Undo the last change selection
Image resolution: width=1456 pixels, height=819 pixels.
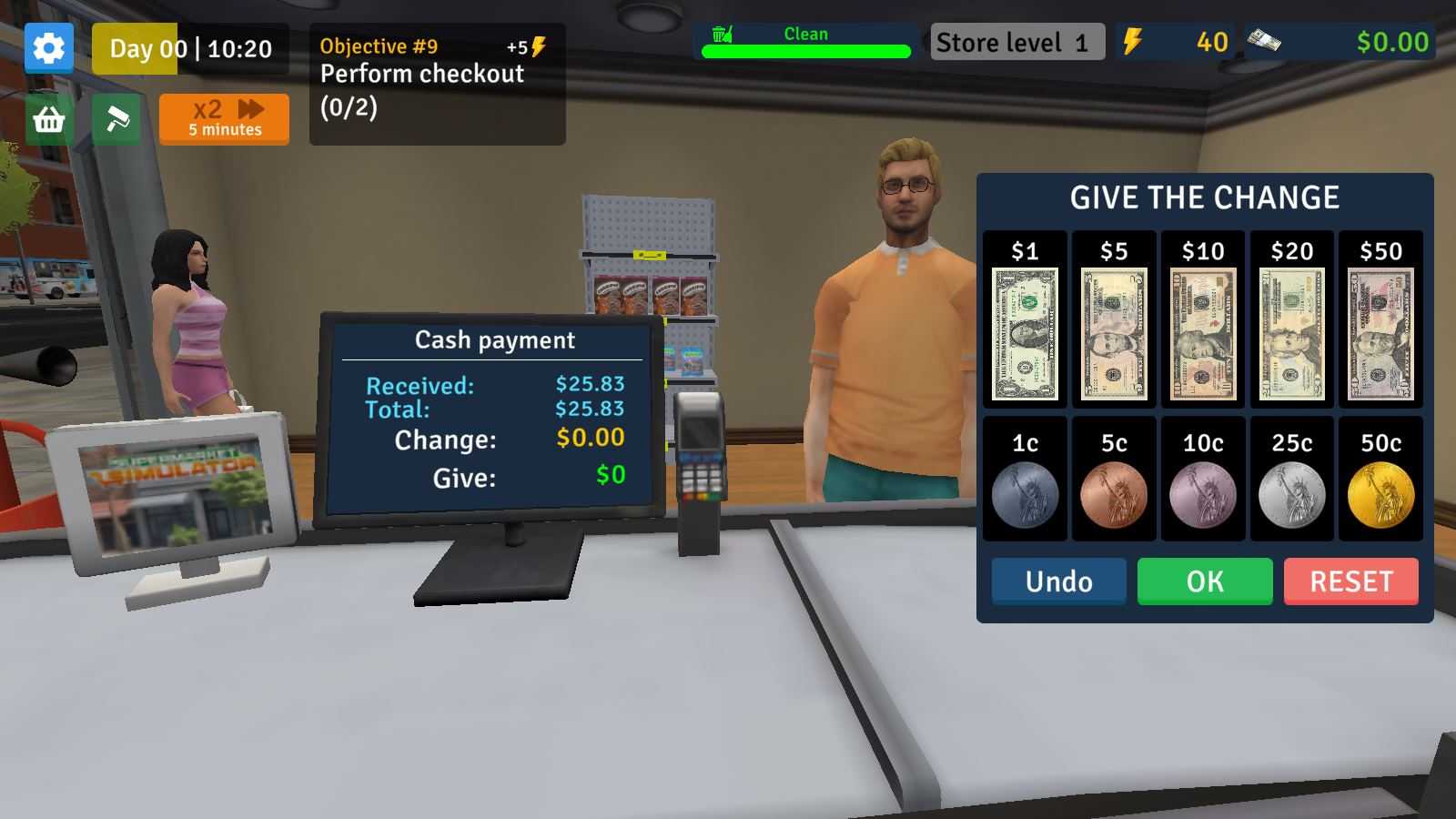click(x=1058, y=581)
